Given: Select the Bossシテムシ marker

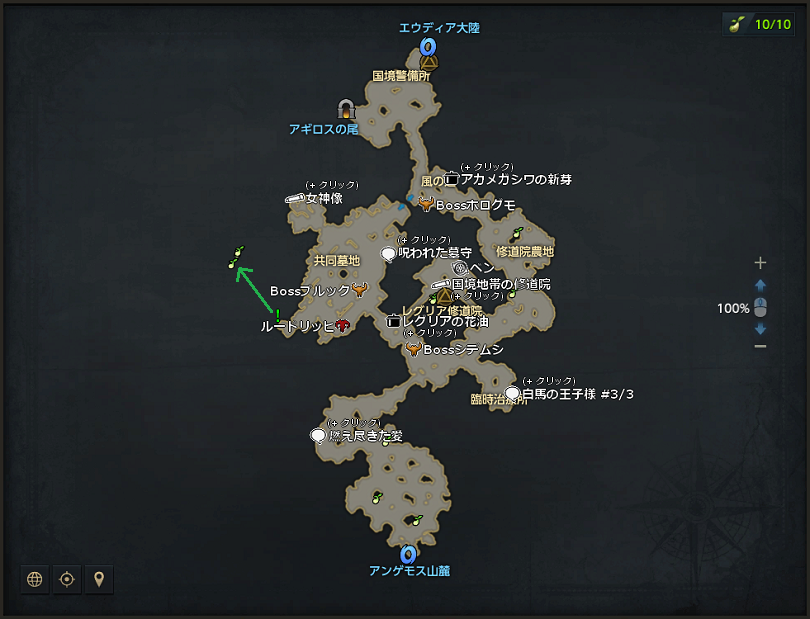Looking at the screenshot, I should pos(413,350).
